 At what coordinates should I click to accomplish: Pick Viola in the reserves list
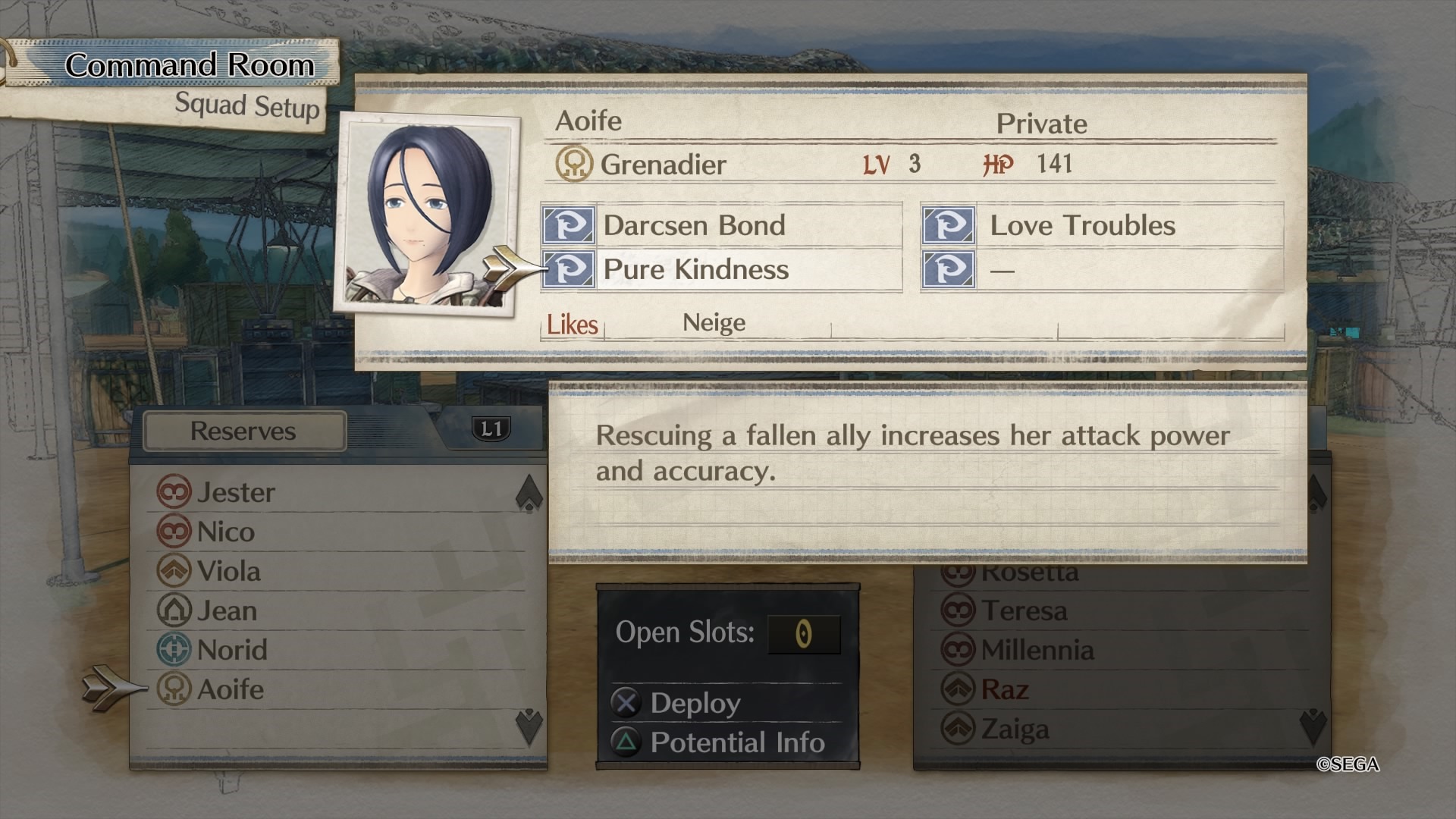coord(228,572)
